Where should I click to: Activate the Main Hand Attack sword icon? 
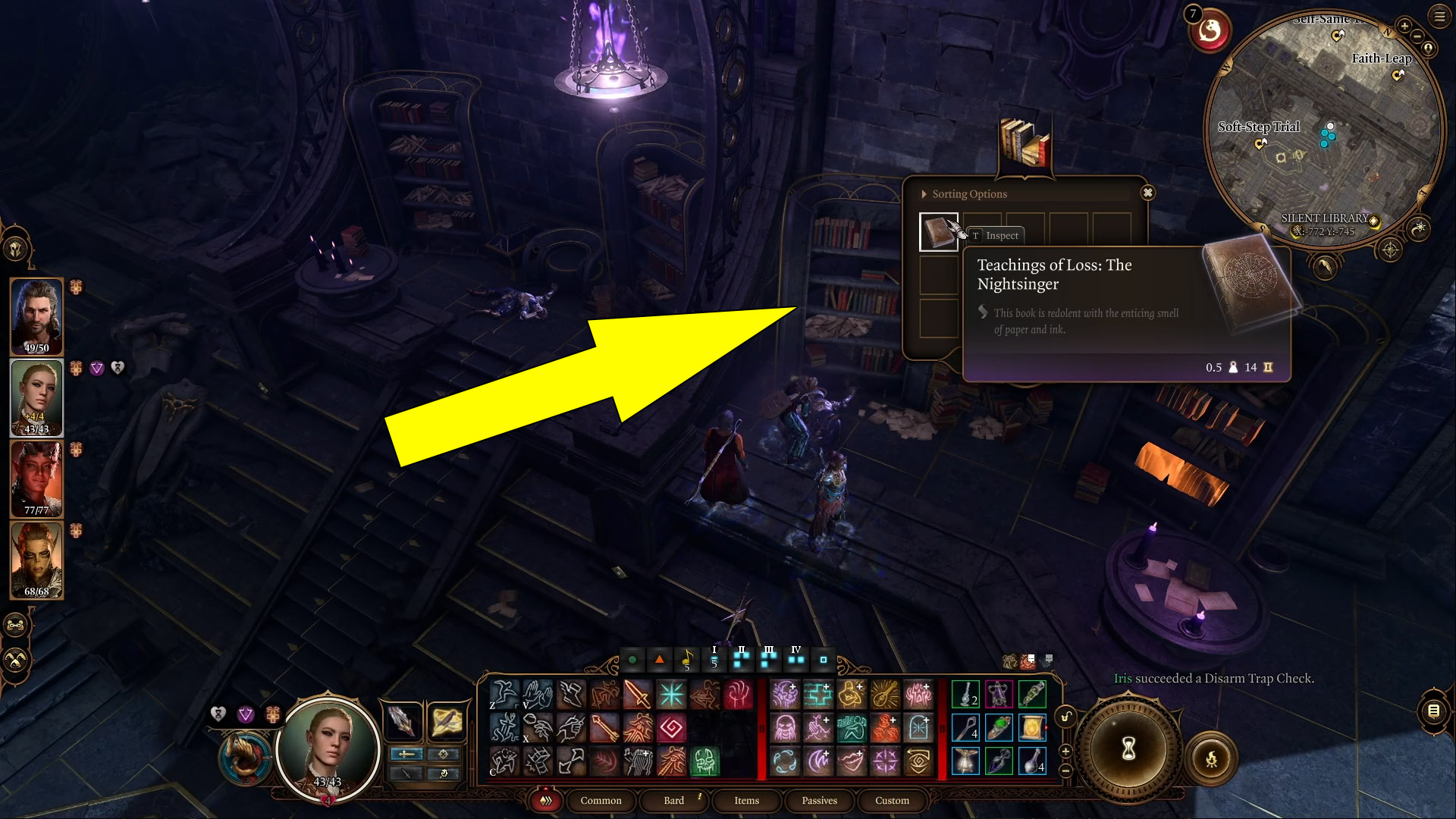click(636, 694)
